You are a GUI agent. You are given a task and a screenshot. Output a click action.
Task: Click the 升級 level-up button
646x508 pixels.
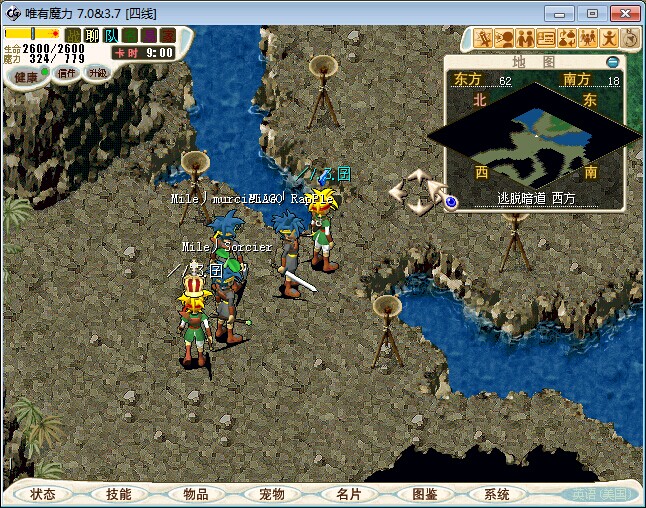coord(97,73)
